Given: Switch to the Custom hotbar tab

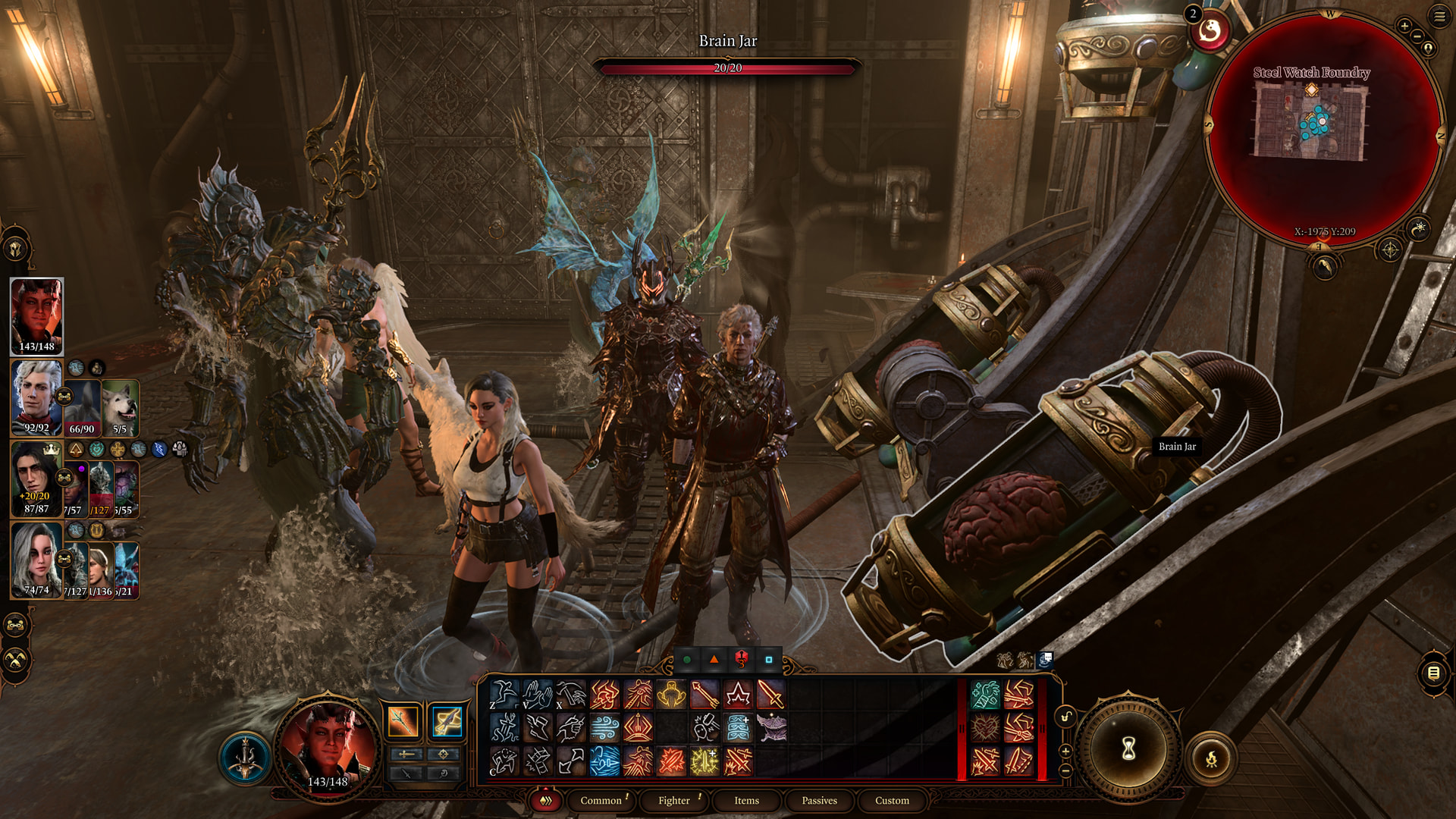Looking at the screenshot, I should pos(892,800).
